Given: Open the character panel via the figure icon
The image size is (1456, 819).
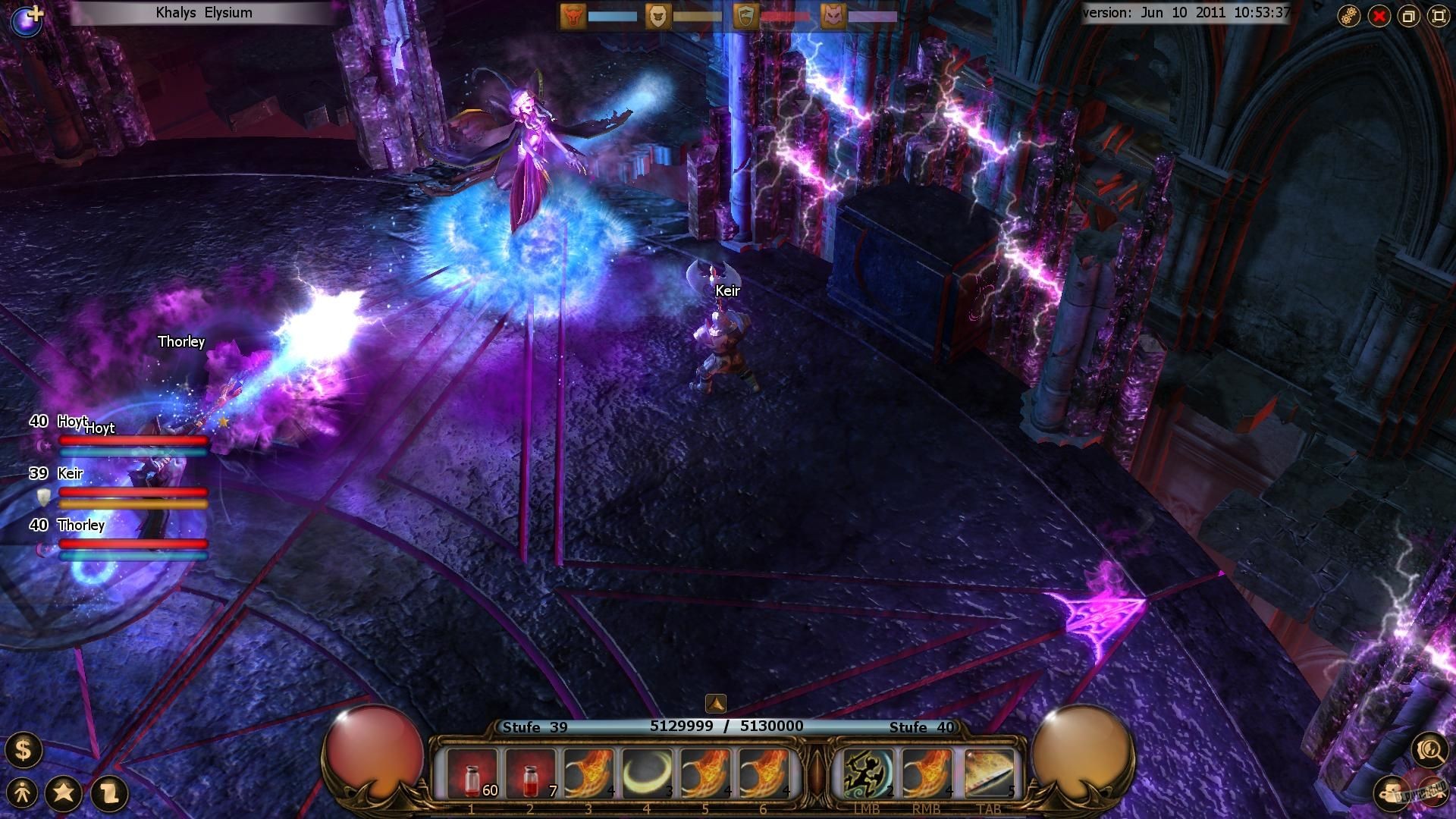Looking at the screenshot, I should (24, 793).
